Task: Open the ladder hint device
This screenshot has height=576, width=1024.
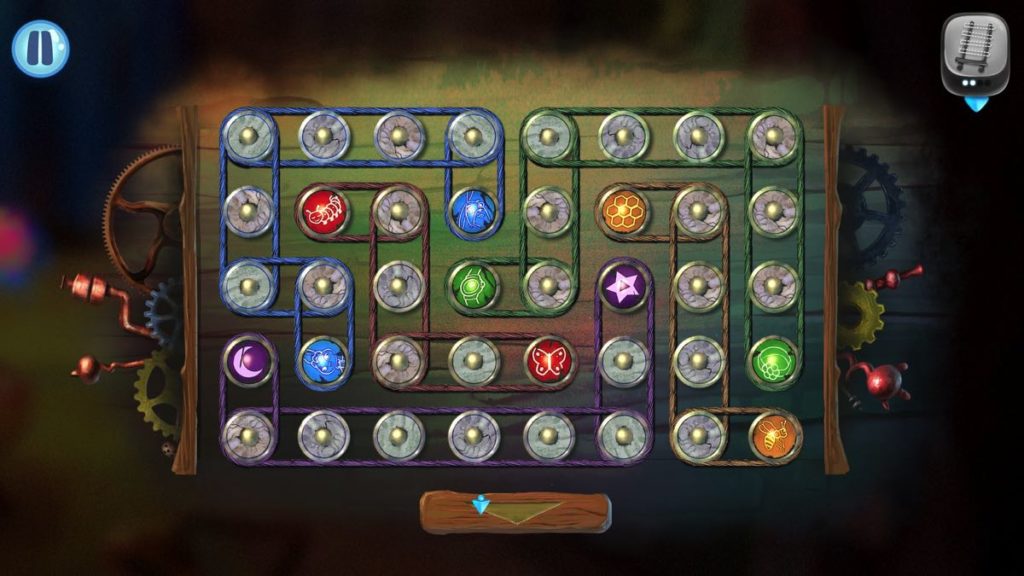Action: (x=974, y=56)
